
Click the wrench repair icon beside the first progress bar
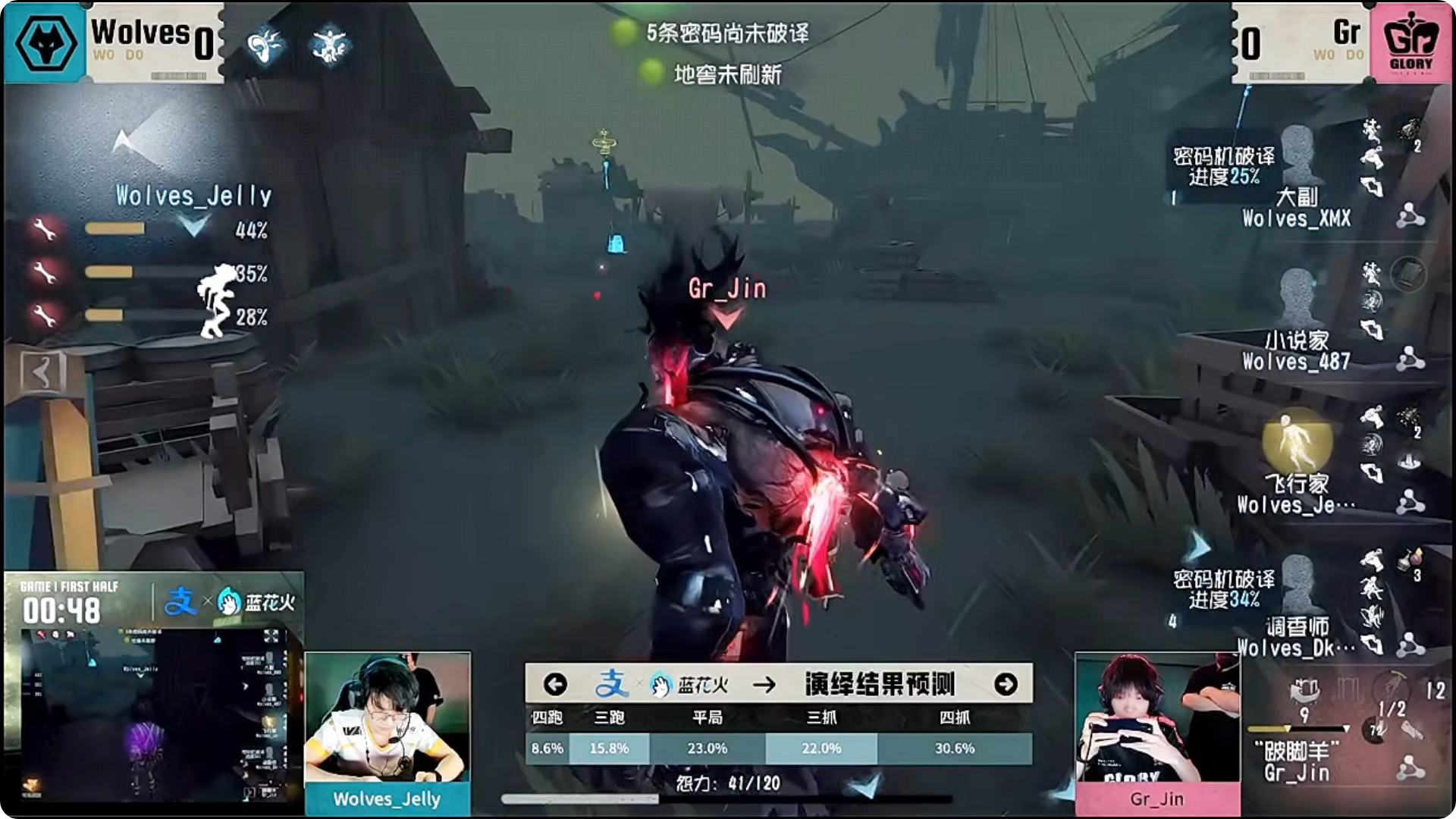click(45, 229)
